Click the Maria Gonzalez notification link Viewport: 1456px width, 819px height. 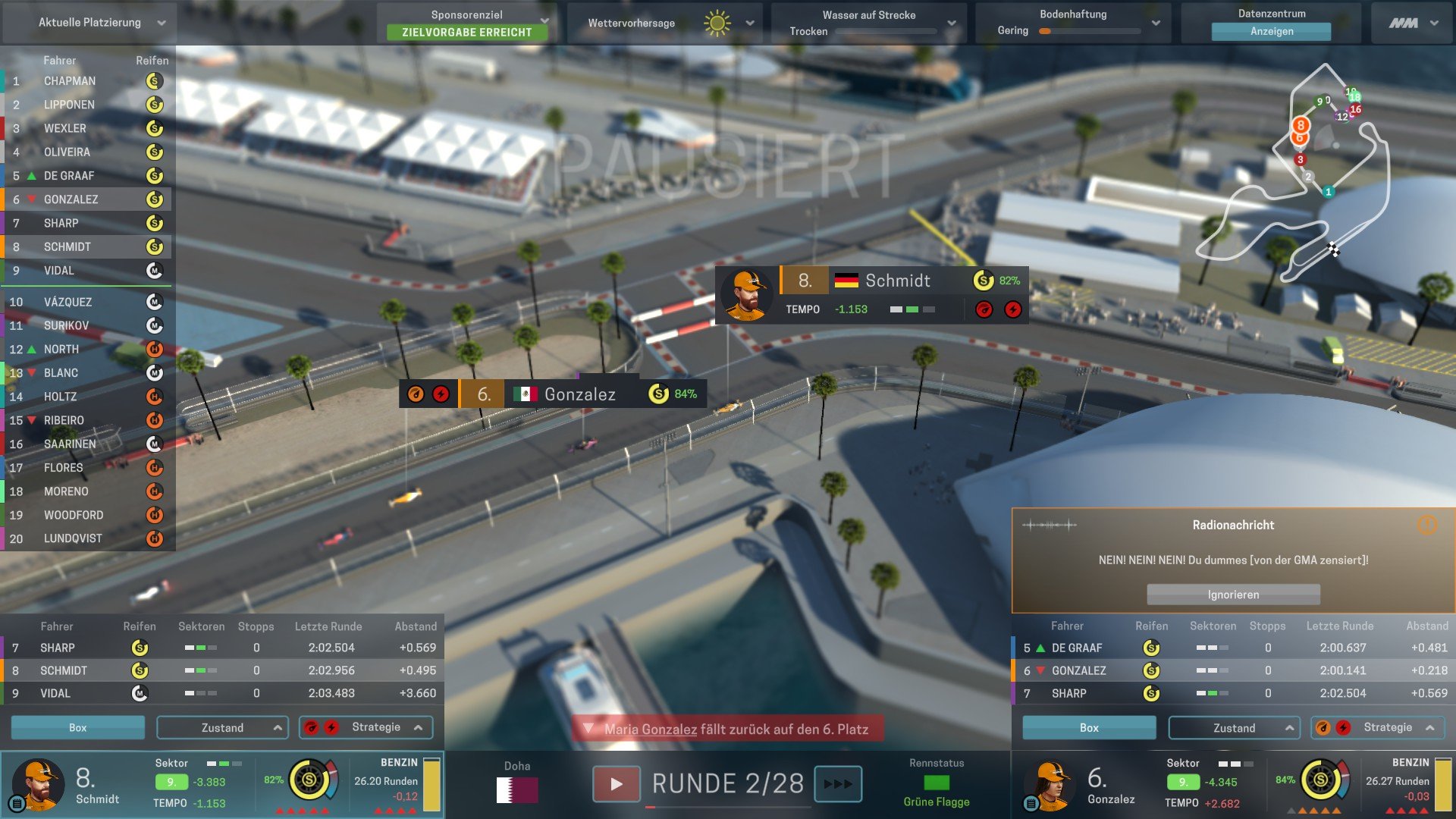click(x=651, y=730)
